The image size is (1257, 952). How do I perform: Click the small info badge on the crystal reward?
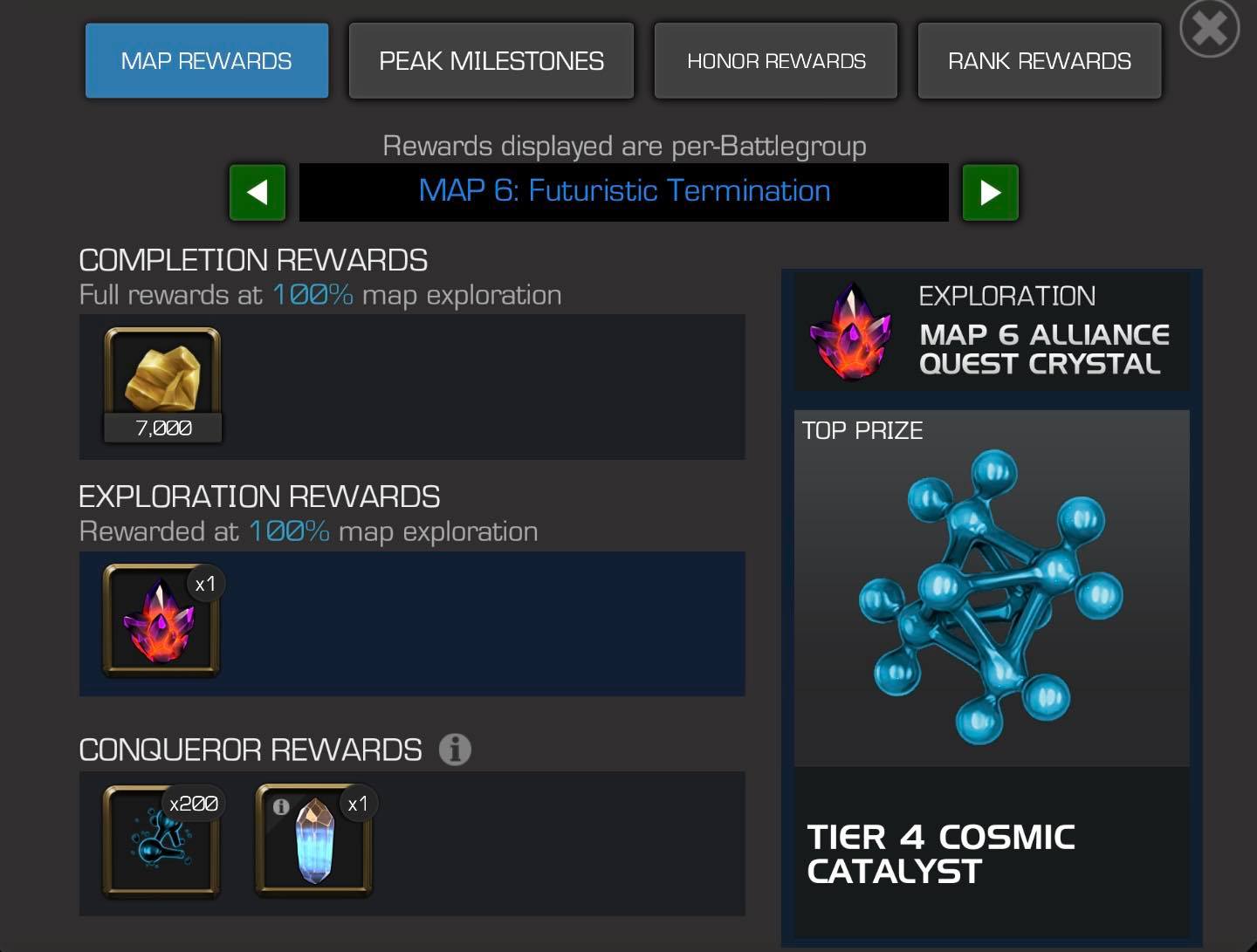click(x=279, y=806)
